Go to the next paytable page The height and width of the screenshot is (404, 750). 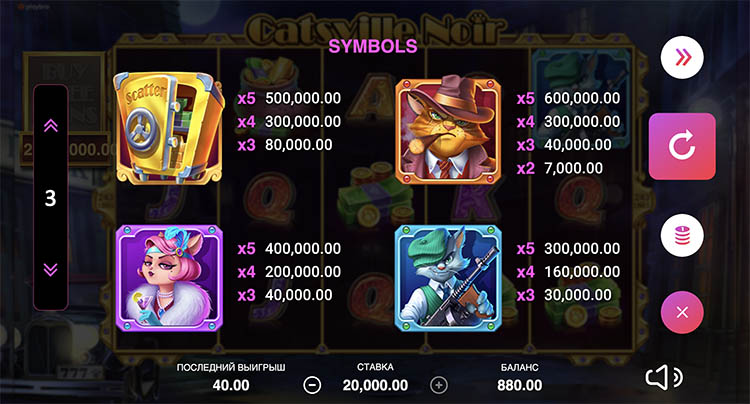coord(51,269)
